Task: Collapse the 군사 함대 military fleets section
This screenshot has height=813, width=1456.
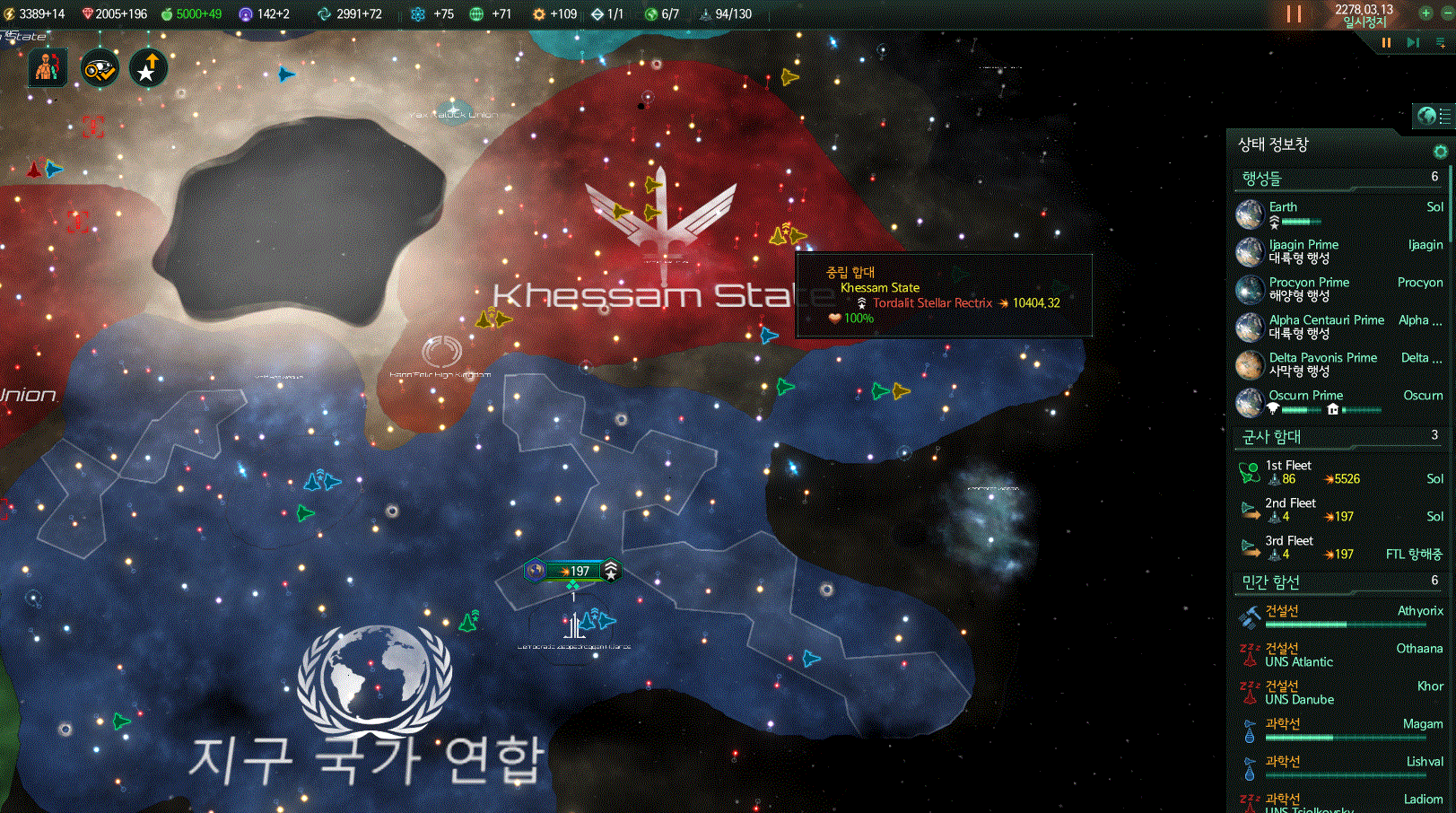Action: tap(1337, 437)
